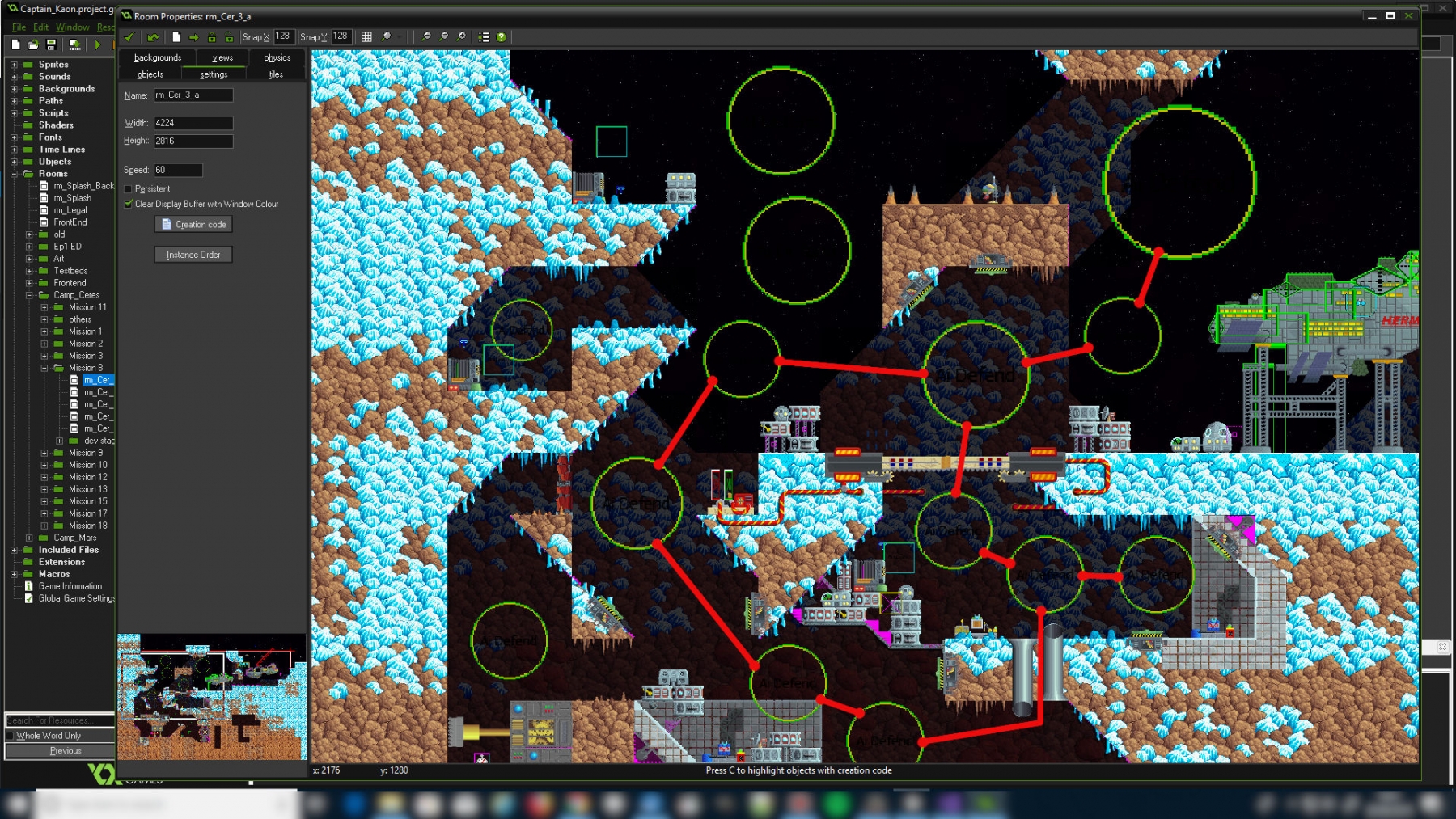Select Mission 9 folder in resource tree
This screenshot has width=1456, height=819.
pos(86,453)
